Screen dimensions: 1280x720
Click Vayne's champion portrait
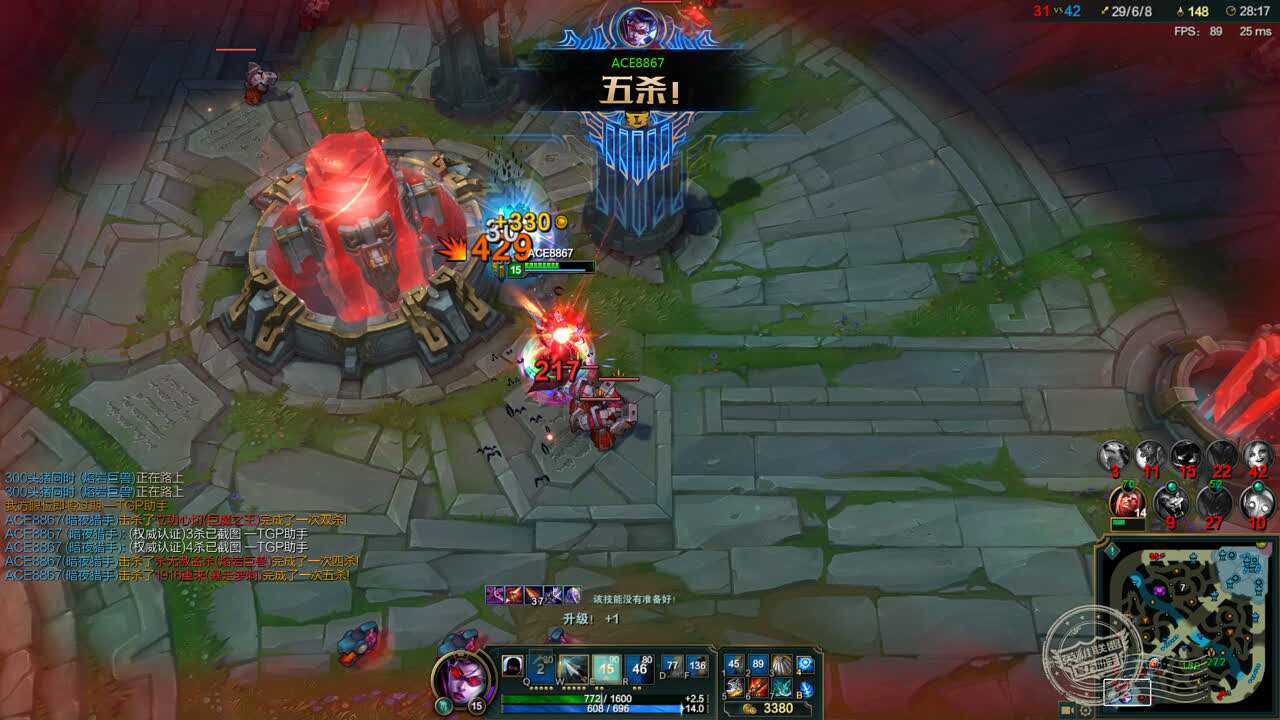click(x=461, y=676)
